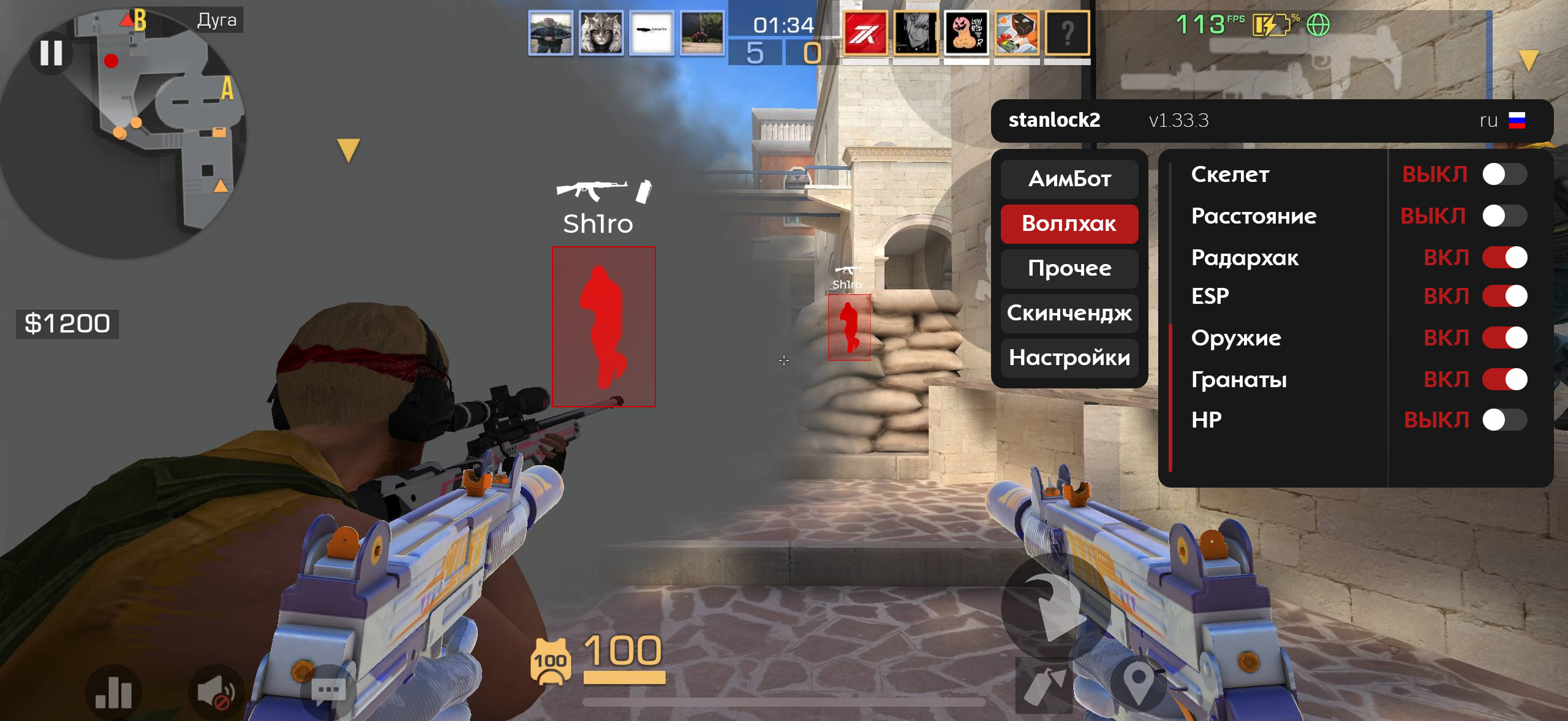Enable the Скелет toggle
This screenshot has height=721, width=1568.
1504,175
